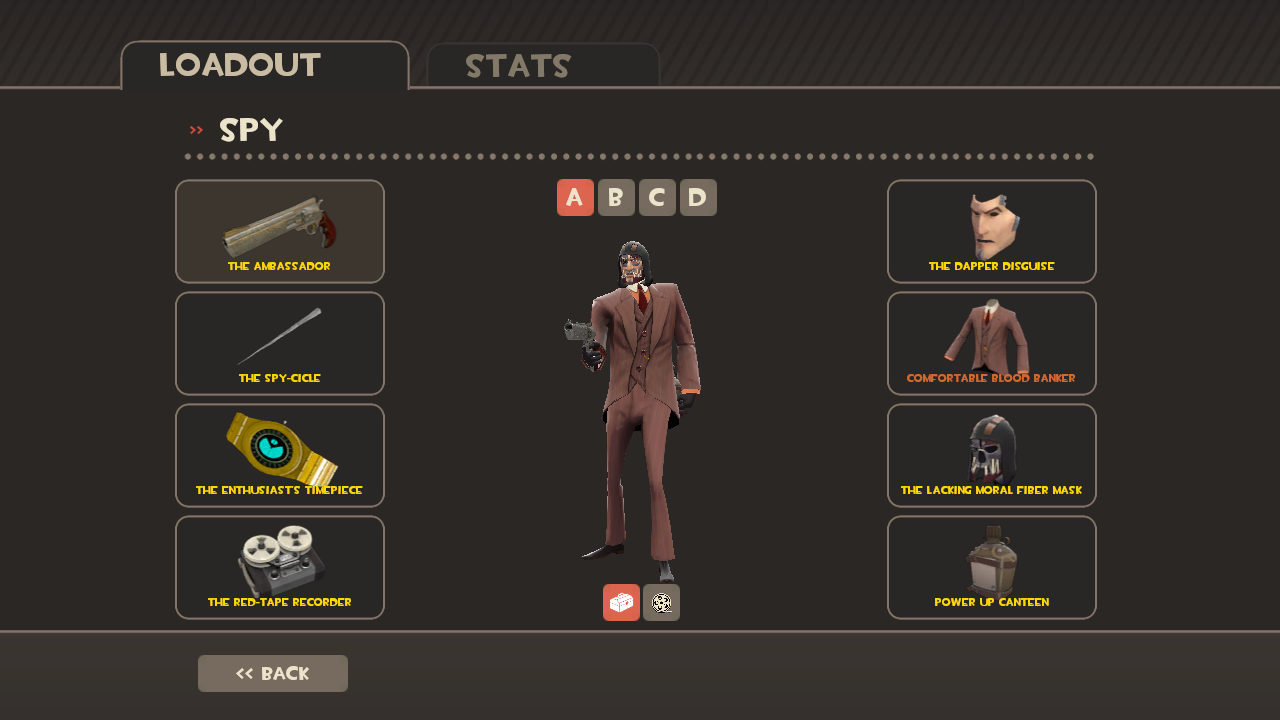This screenshot has height=720, width=1280.
Task: Switch to the STATS tab
Action: 519,65
